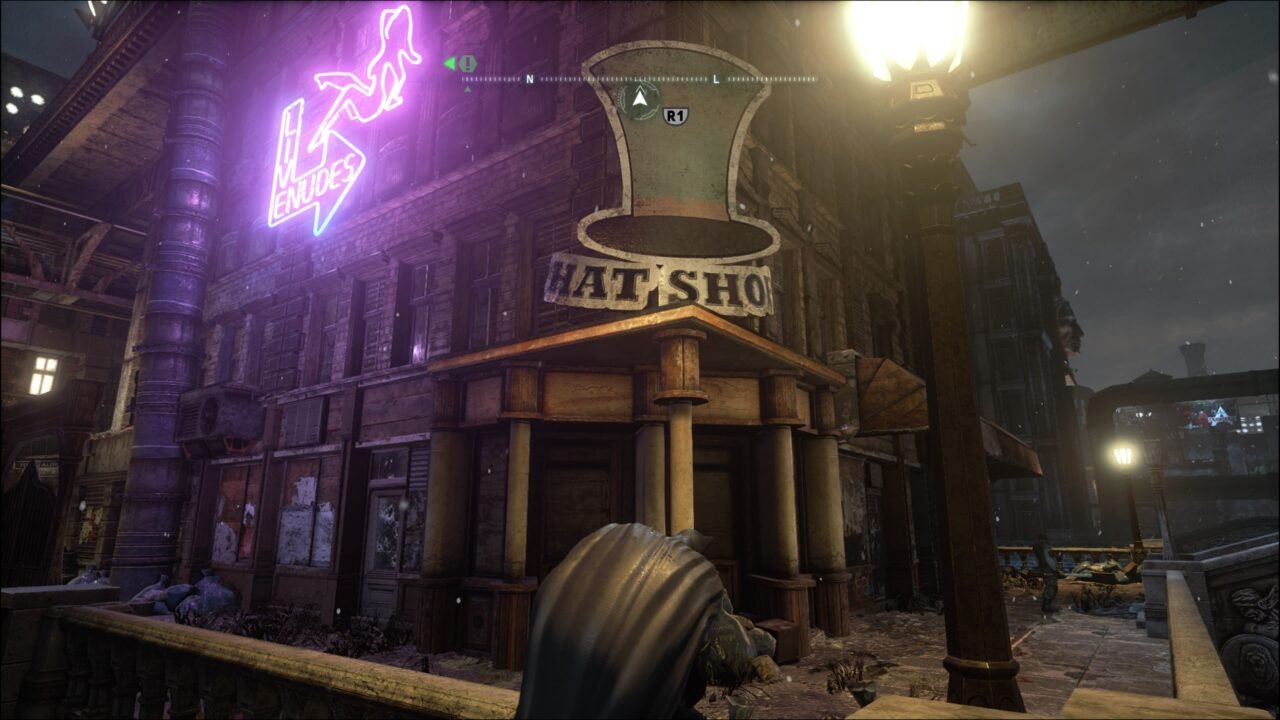Click the green objective exclamation marker
Viewport: 1280px width, 720px height.
(466, 63)
